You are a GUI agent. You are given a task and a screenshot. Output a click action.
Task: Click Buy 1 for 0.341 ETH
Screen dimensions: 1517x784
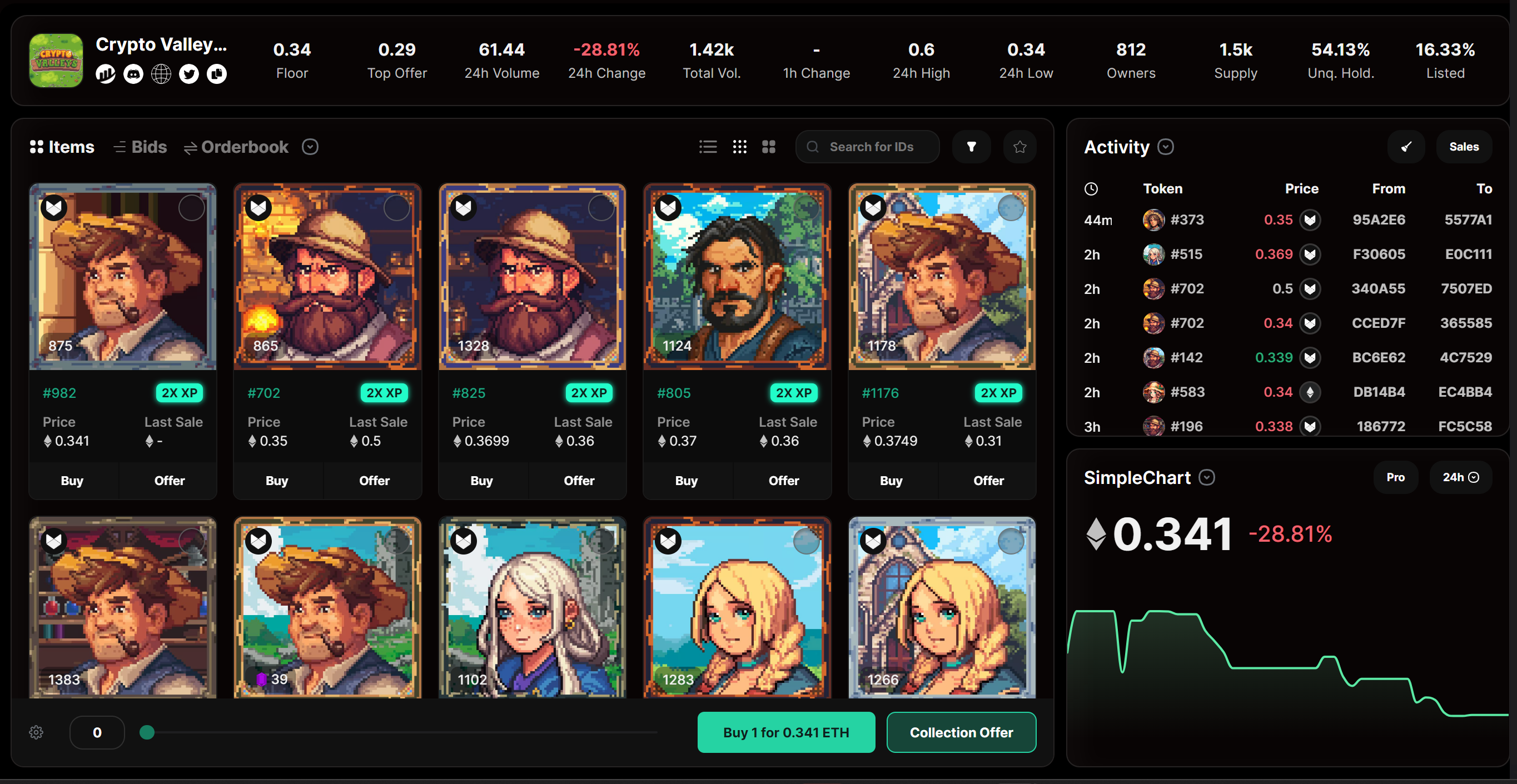tap(786, 732)
